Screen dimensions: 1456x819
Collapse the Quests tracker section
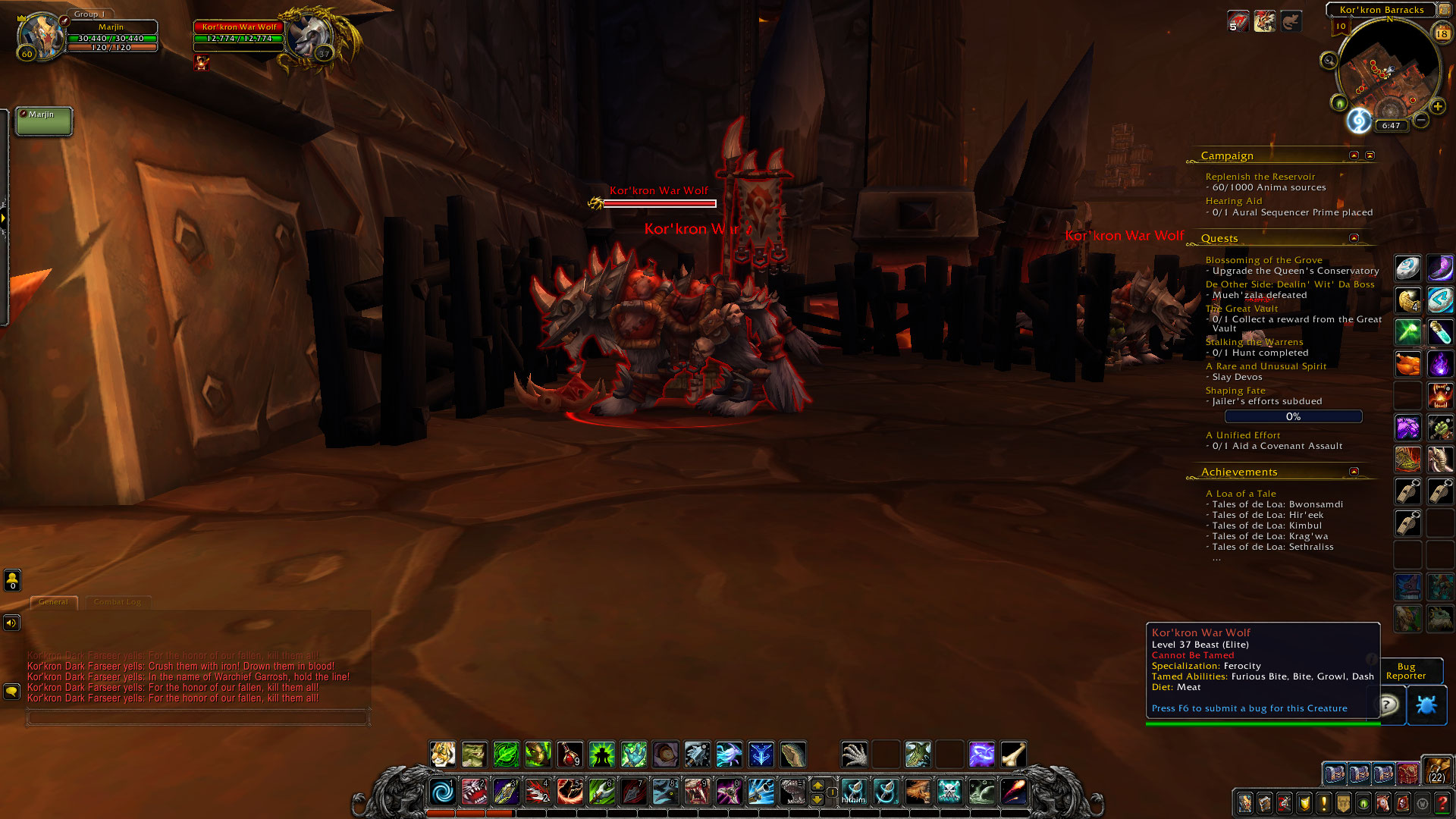coord(1354,237)
